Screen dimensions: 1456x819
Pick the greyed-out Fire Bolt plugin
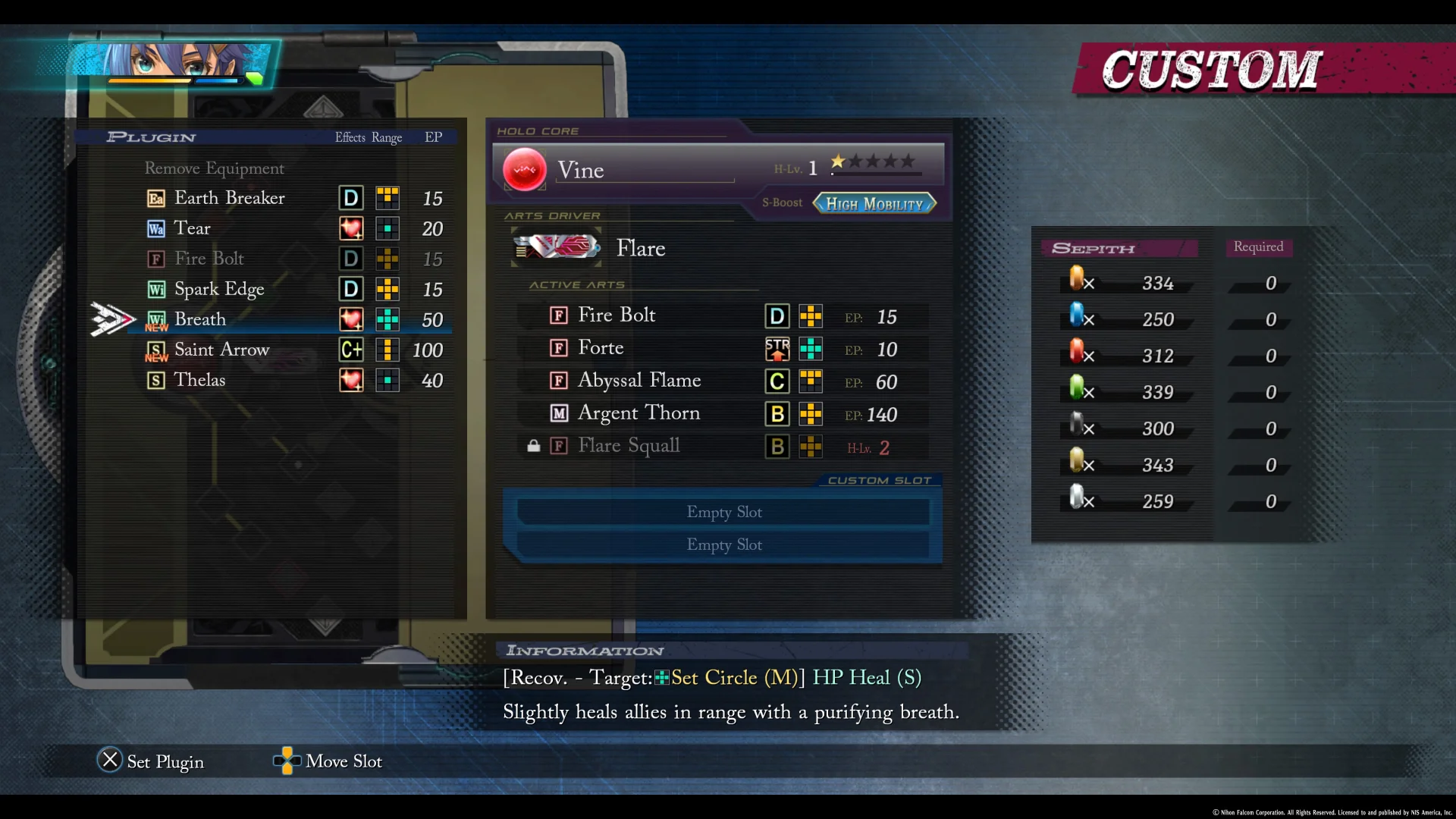[x=209, y=259]
